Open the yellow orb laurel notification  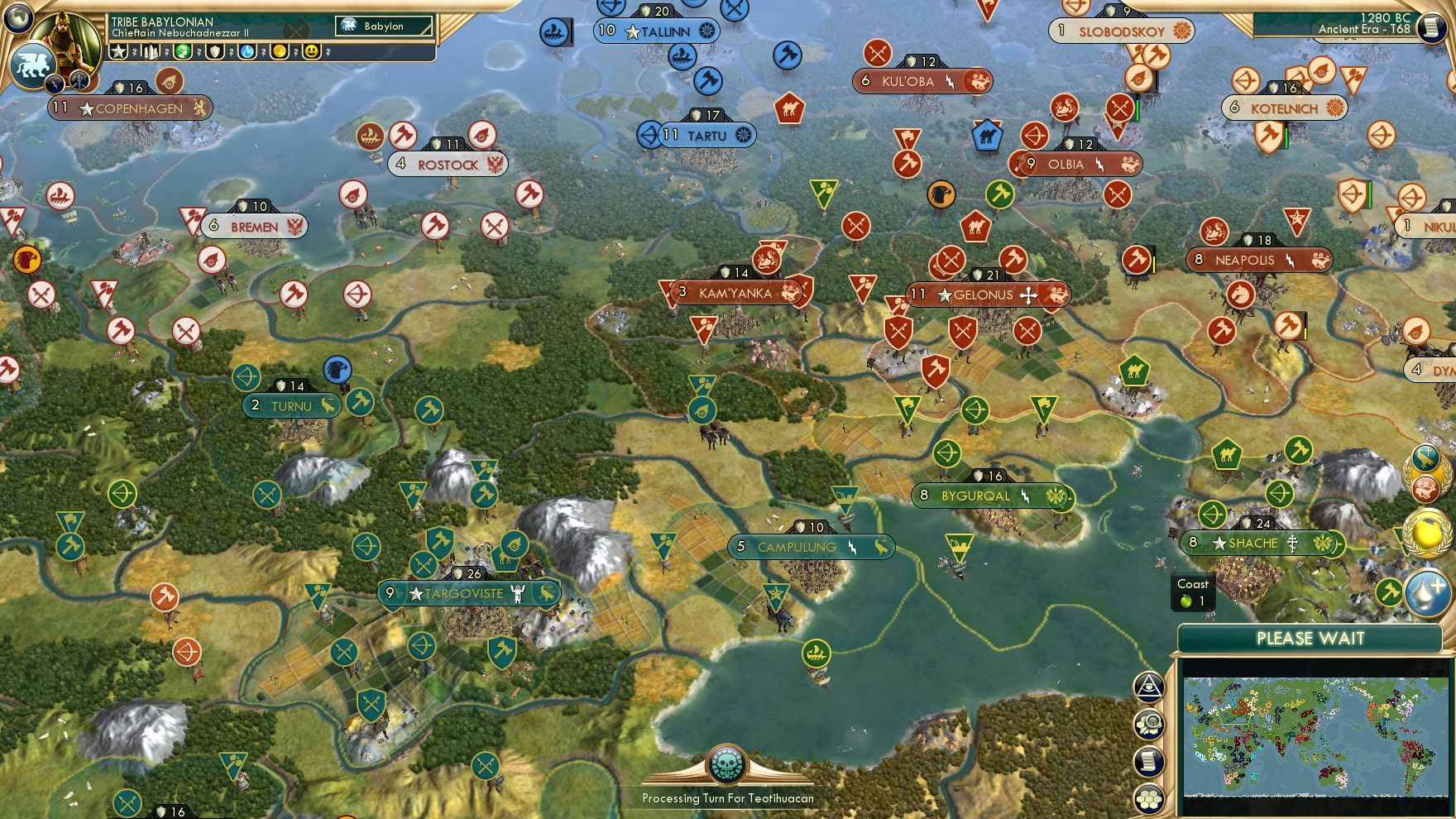coord(1427,534)
